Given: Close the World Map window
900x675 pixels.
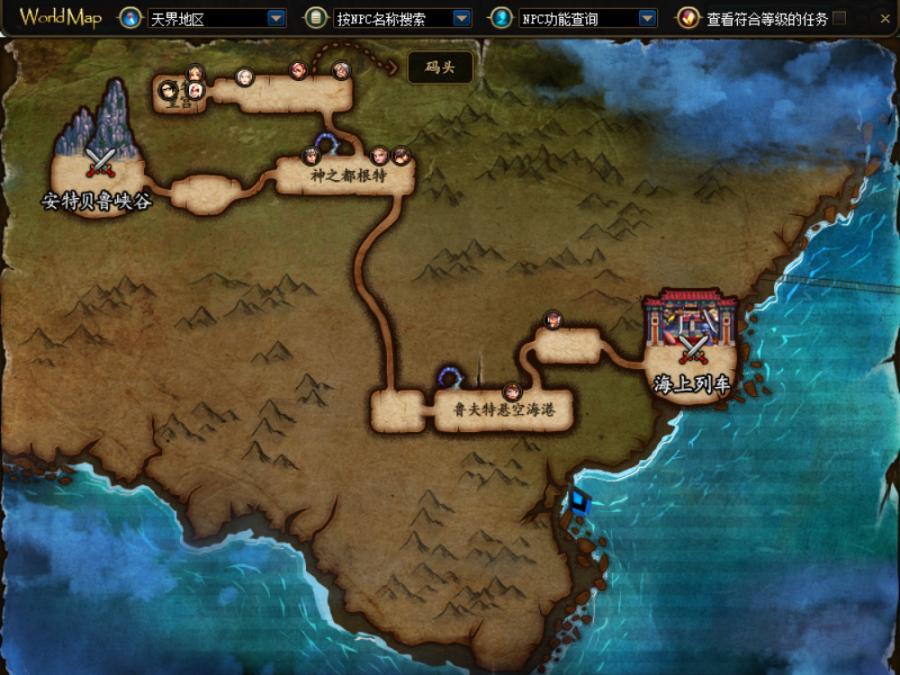Looking at the screenshot, I should click(885, 18).
